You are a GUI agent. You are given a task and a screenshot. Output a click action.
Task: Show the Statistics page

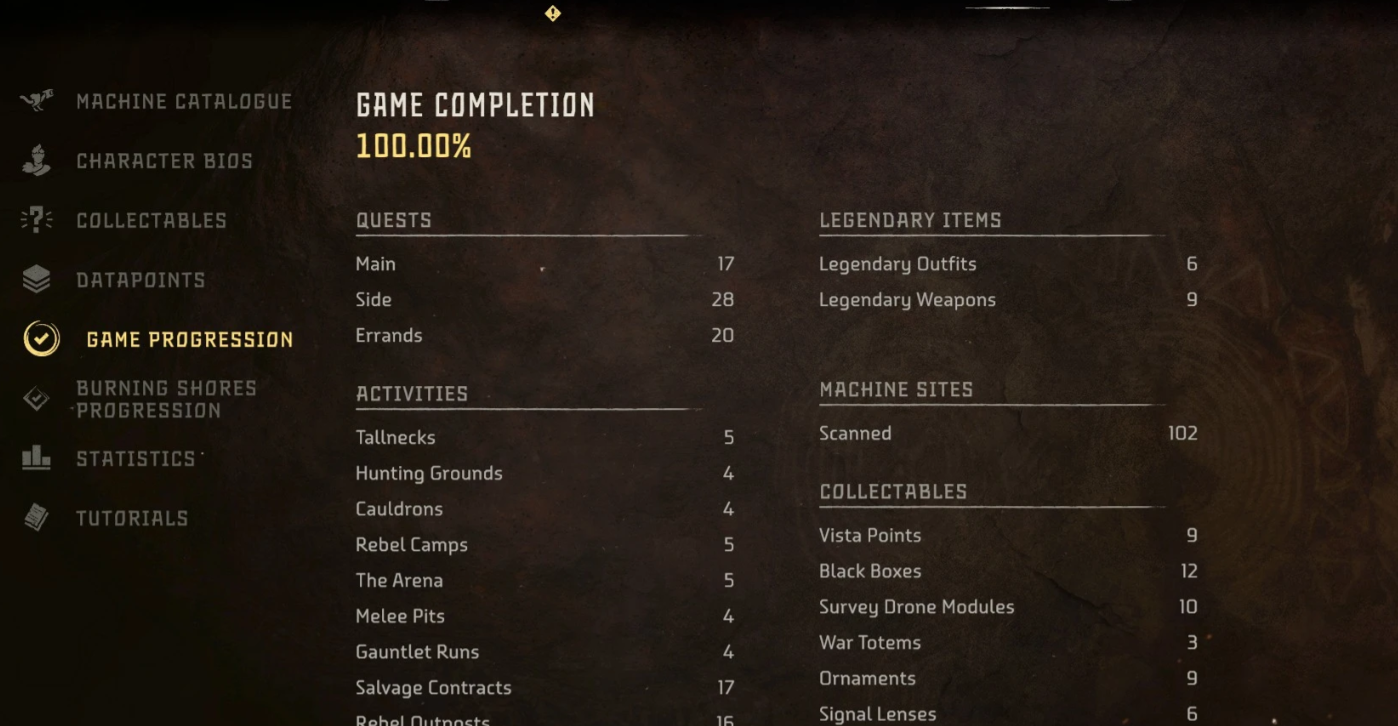click(136, 459)
